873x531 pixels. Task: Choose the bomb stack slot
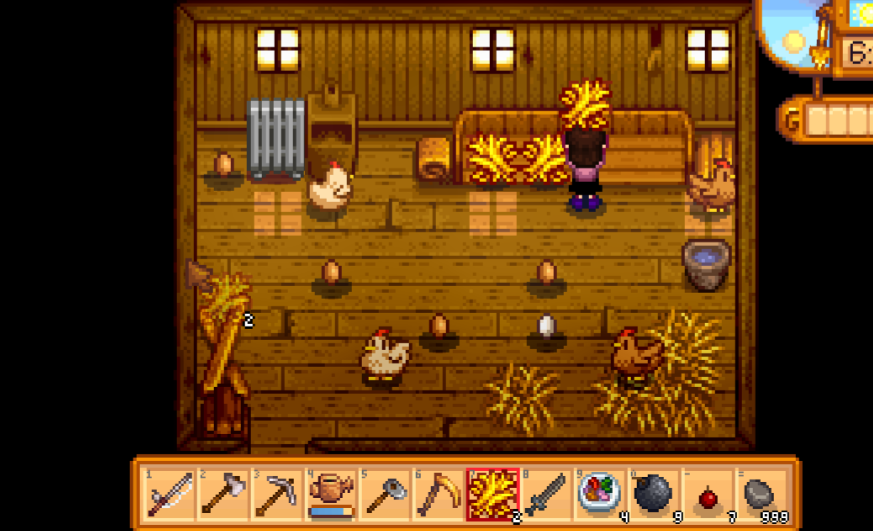click(x=653, y=494)
